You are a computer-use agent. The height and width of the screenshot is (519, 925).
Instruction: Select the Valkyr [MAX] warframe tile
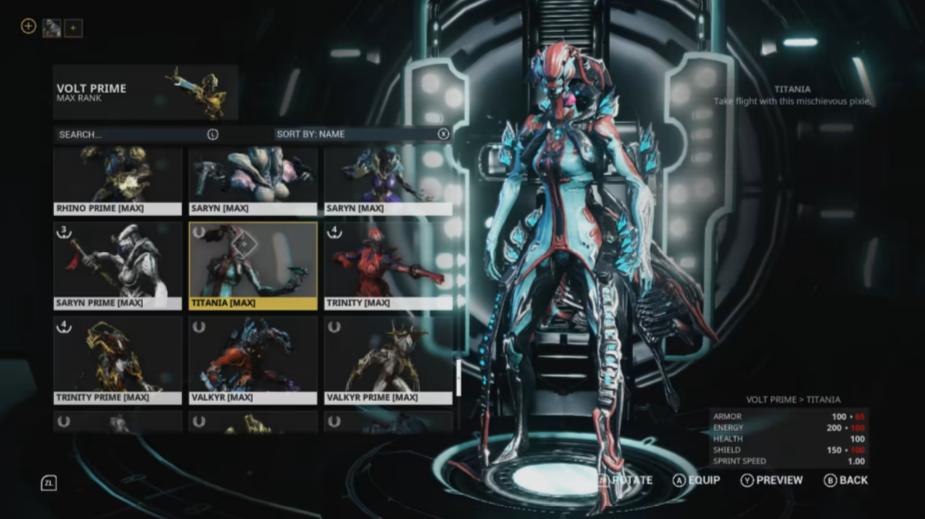click(x=253, y=360)
